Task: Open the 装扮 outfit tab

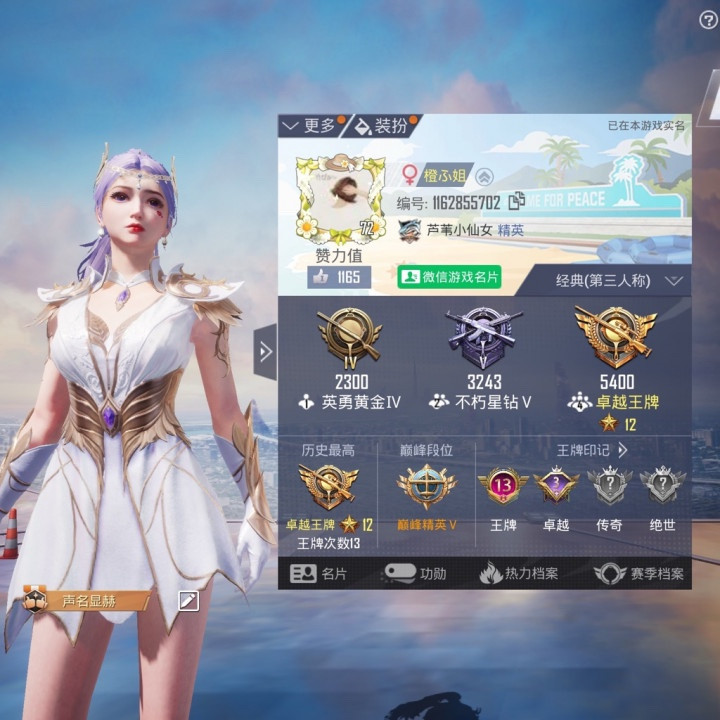Action: 383,126
